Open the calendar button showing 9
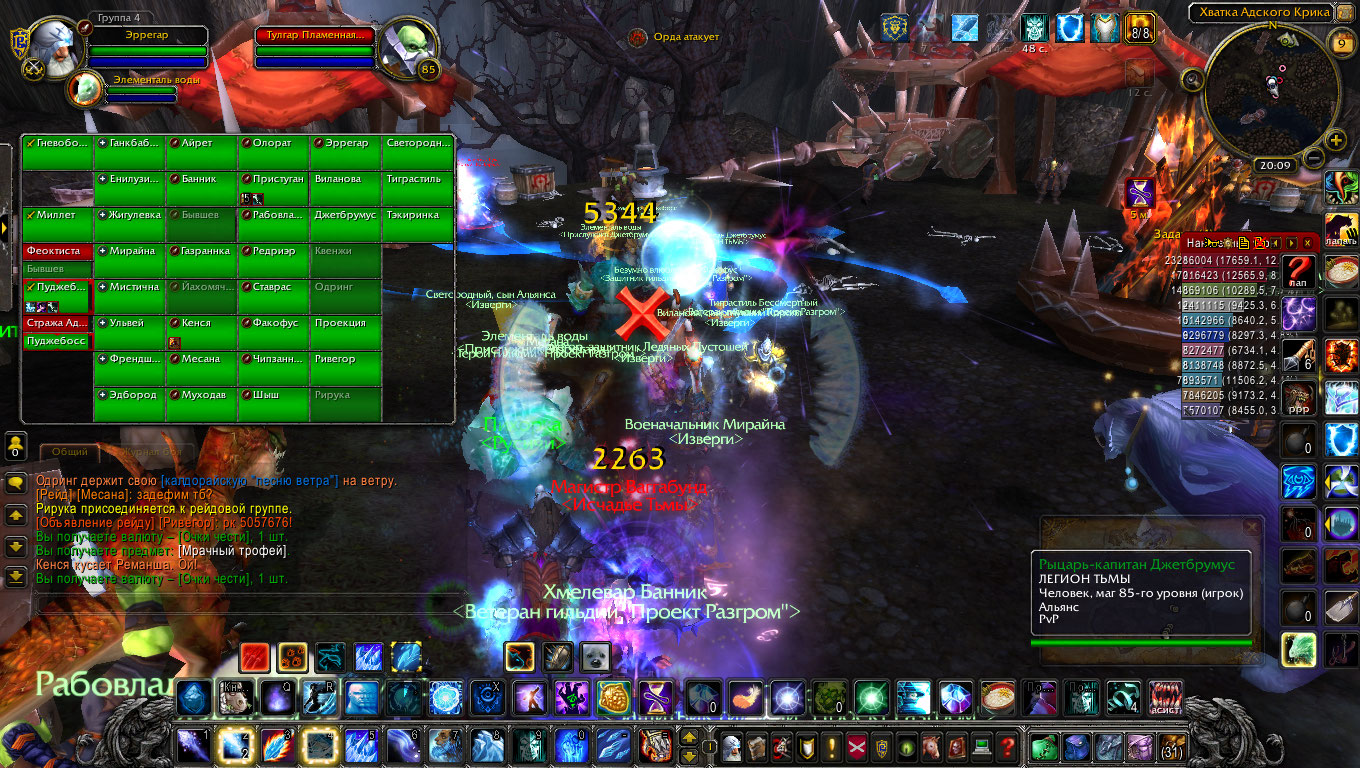Image resolution: width=1360 pixels, height=768 pixels. point(1340,42)
